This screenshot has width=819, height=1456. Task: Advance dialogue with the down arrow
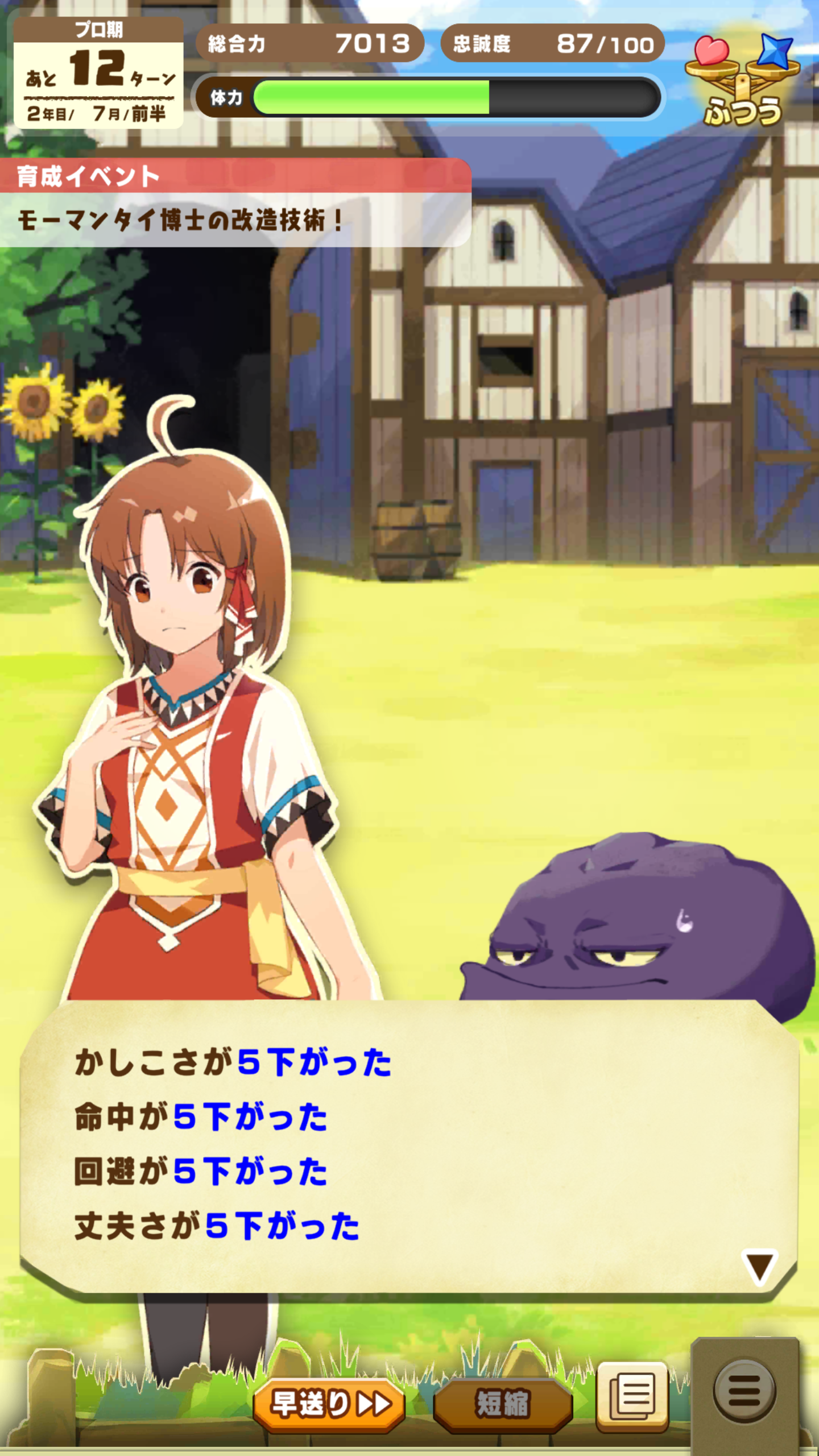tap(759, 1267)
